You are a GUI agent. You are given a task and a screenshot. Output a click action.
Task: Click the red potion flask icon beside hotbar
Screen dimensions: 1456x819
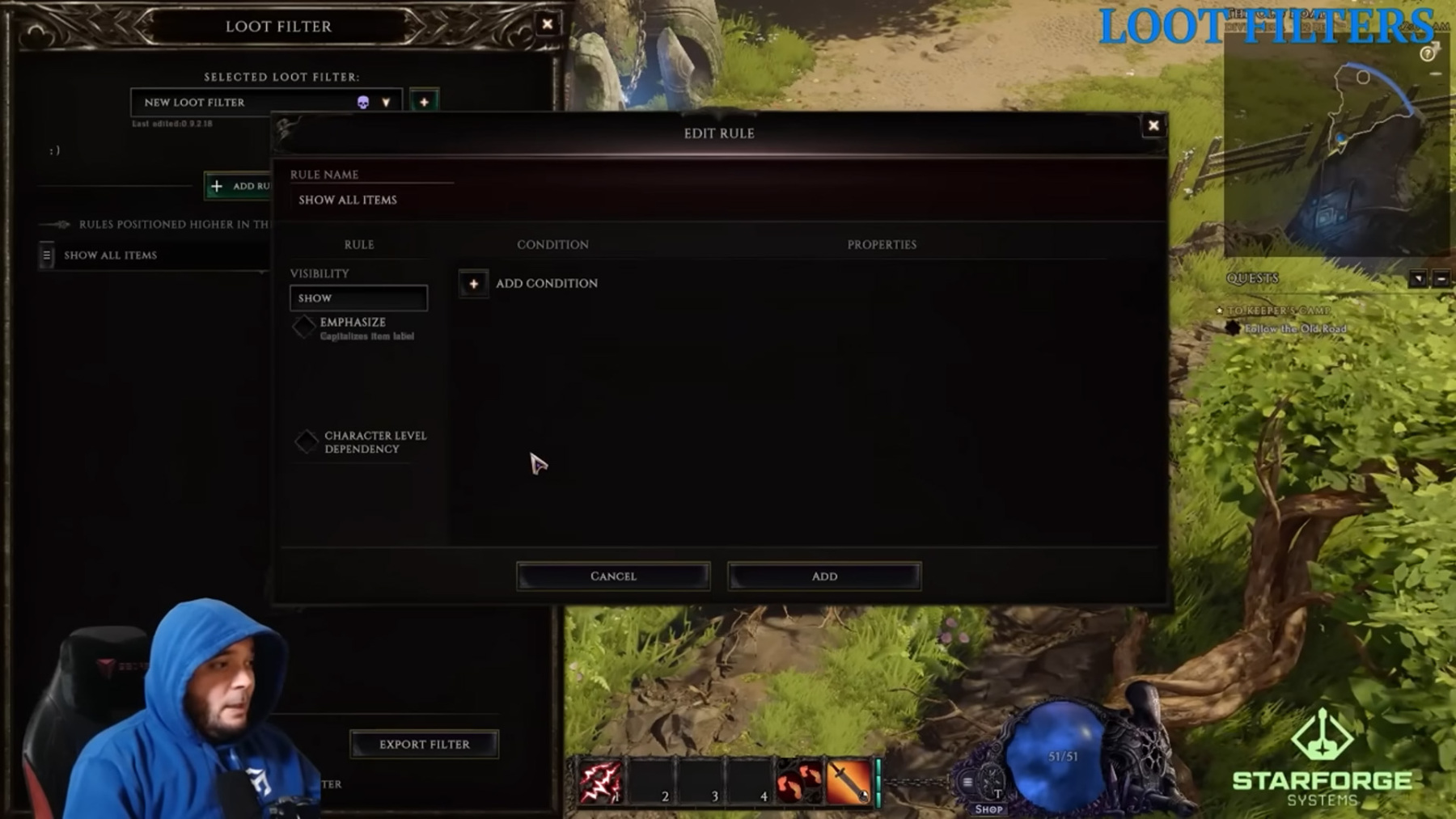(x=798, y=782)
